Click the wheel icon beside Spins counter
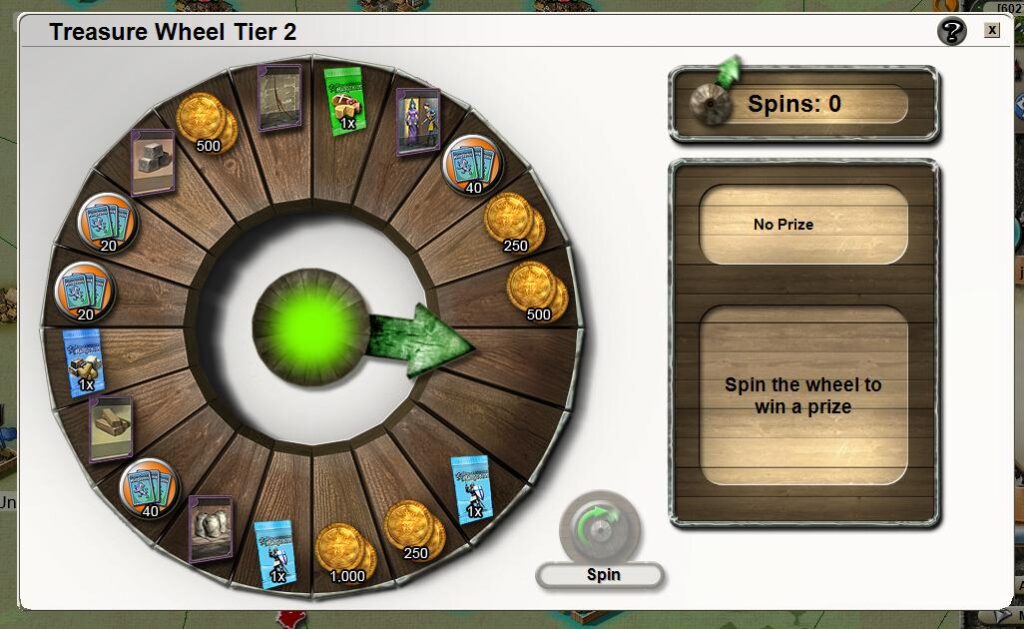This screenshot has height=629, width=1024. coord(712,104)
